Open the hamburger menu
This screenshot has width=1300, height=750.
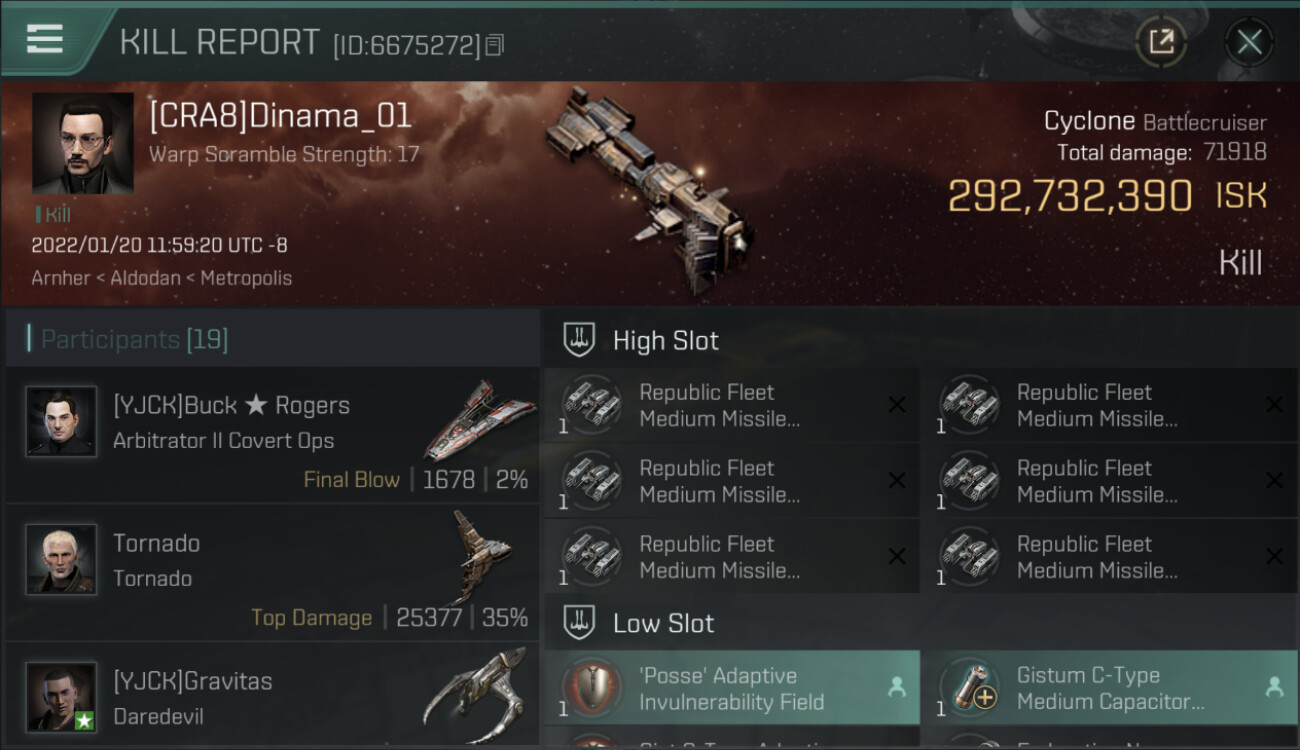pos(45,39)
